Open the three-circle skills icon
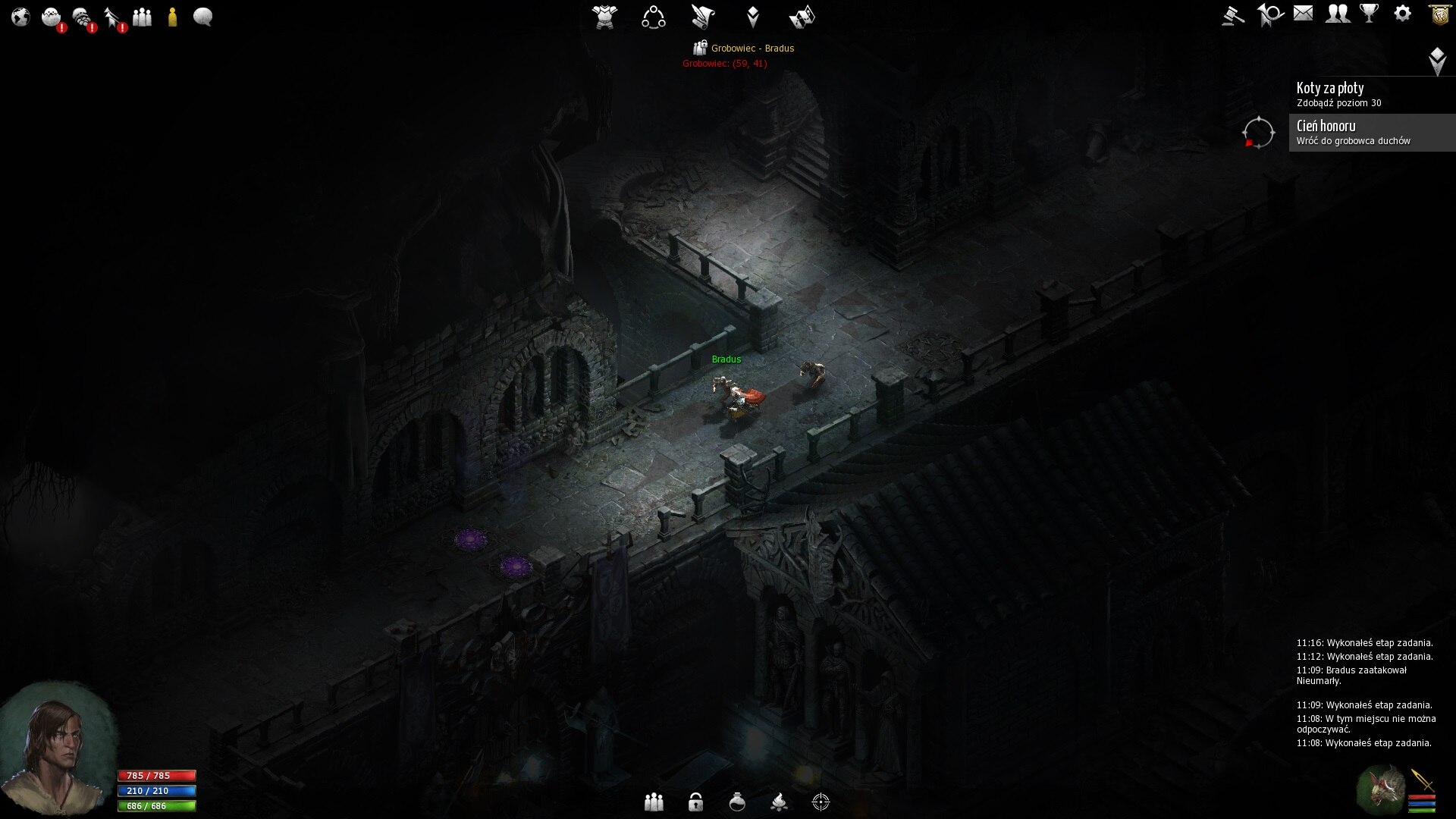 653,17
